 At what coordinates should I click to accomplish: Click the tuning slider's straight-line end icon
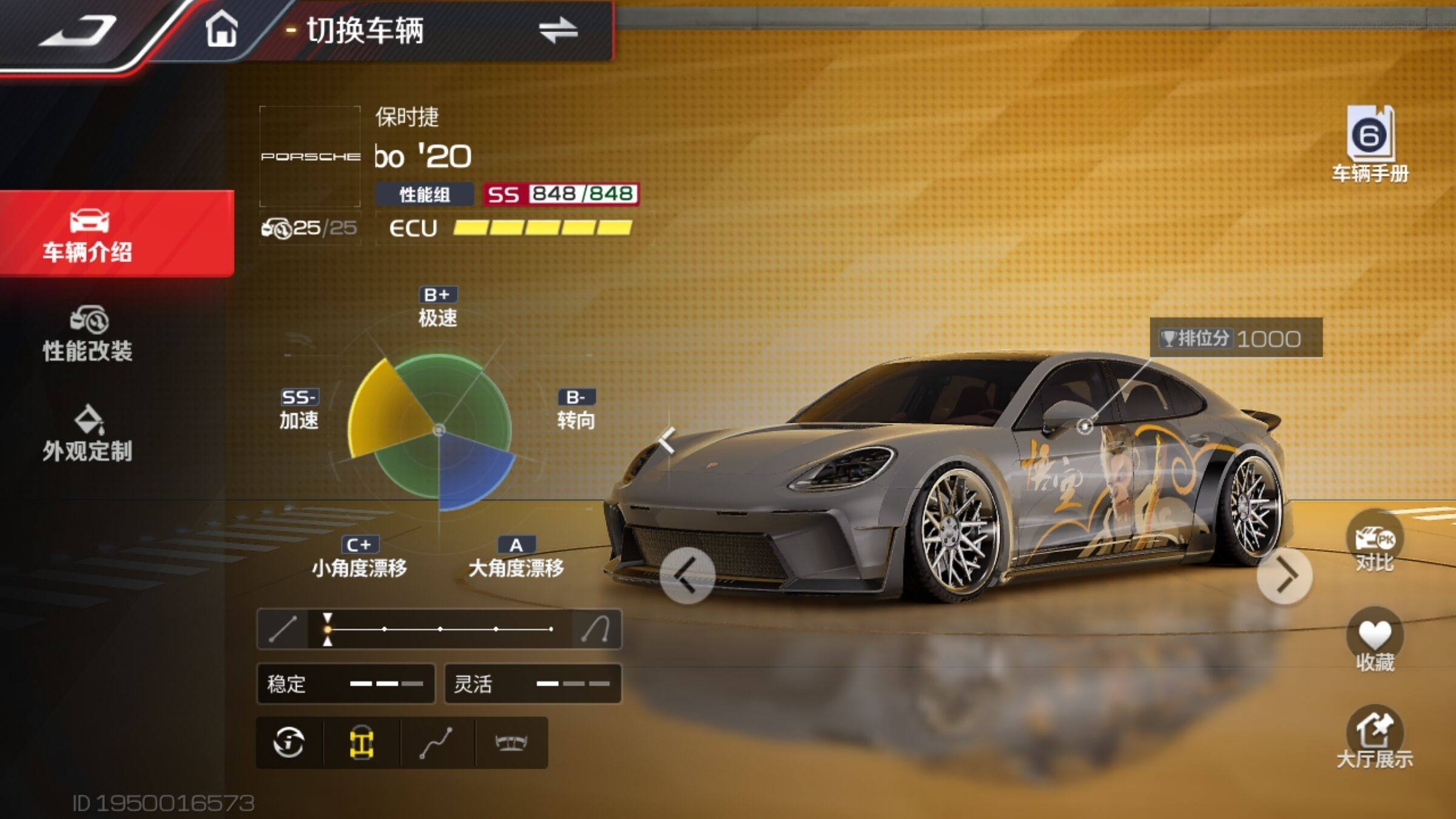coord(283,629)
